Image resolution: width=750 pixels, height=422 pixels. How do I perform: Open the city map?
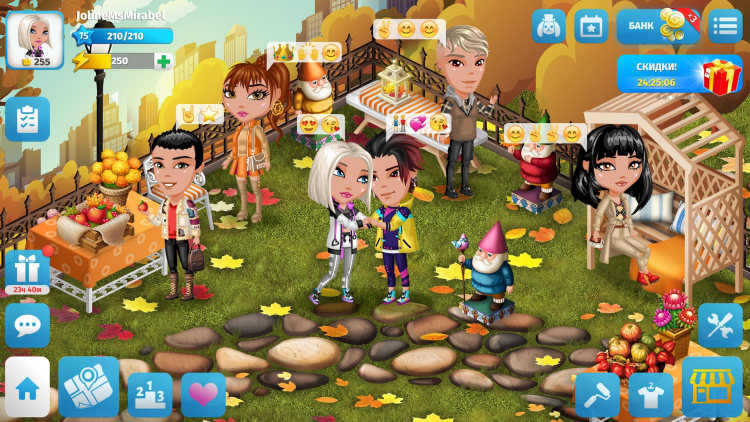(89, 387)
